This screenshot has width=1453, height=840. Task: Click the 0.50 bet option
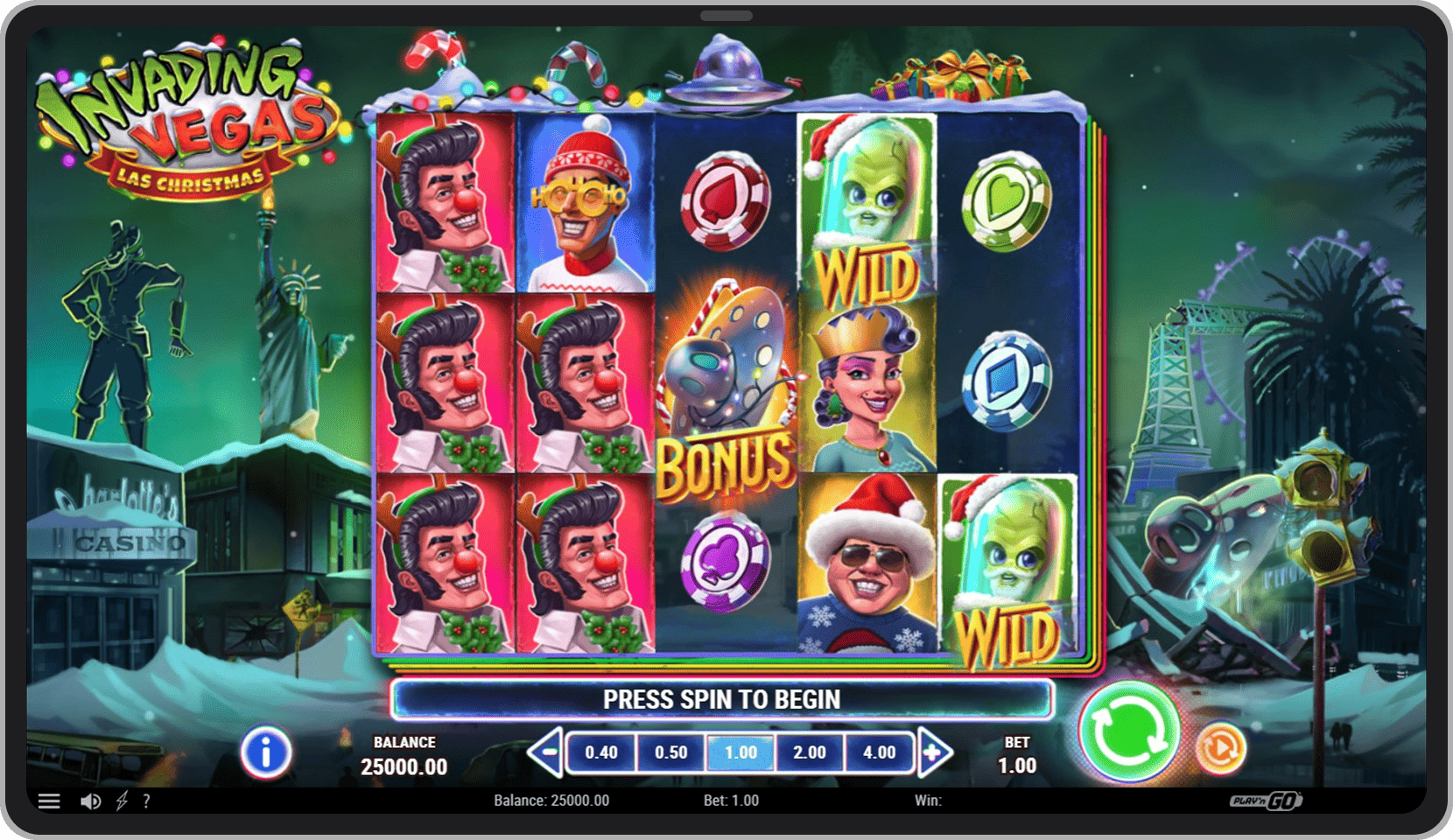pos(670,752)
